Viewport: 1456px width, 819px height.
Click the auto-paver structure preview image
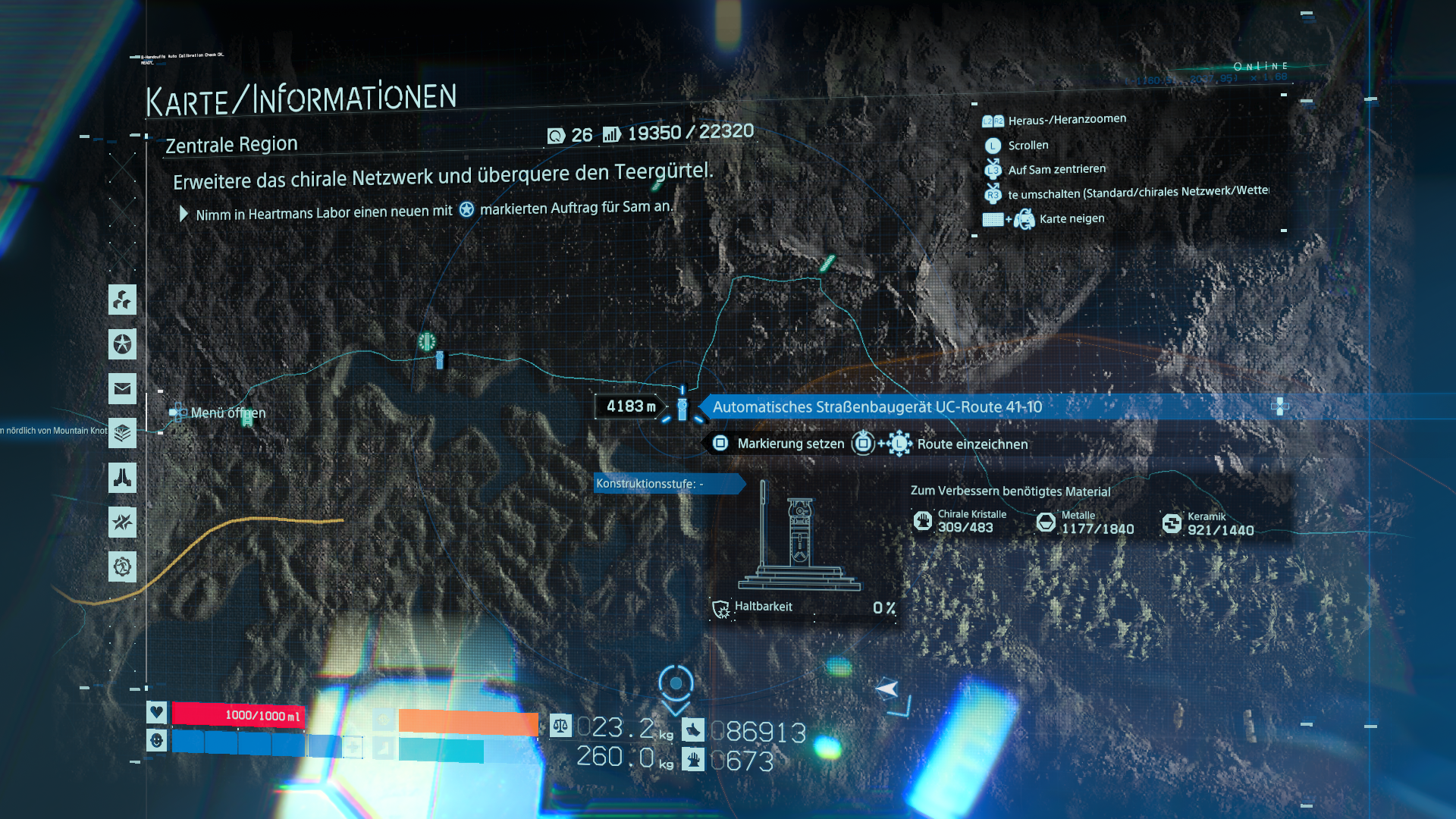[799, 538]
